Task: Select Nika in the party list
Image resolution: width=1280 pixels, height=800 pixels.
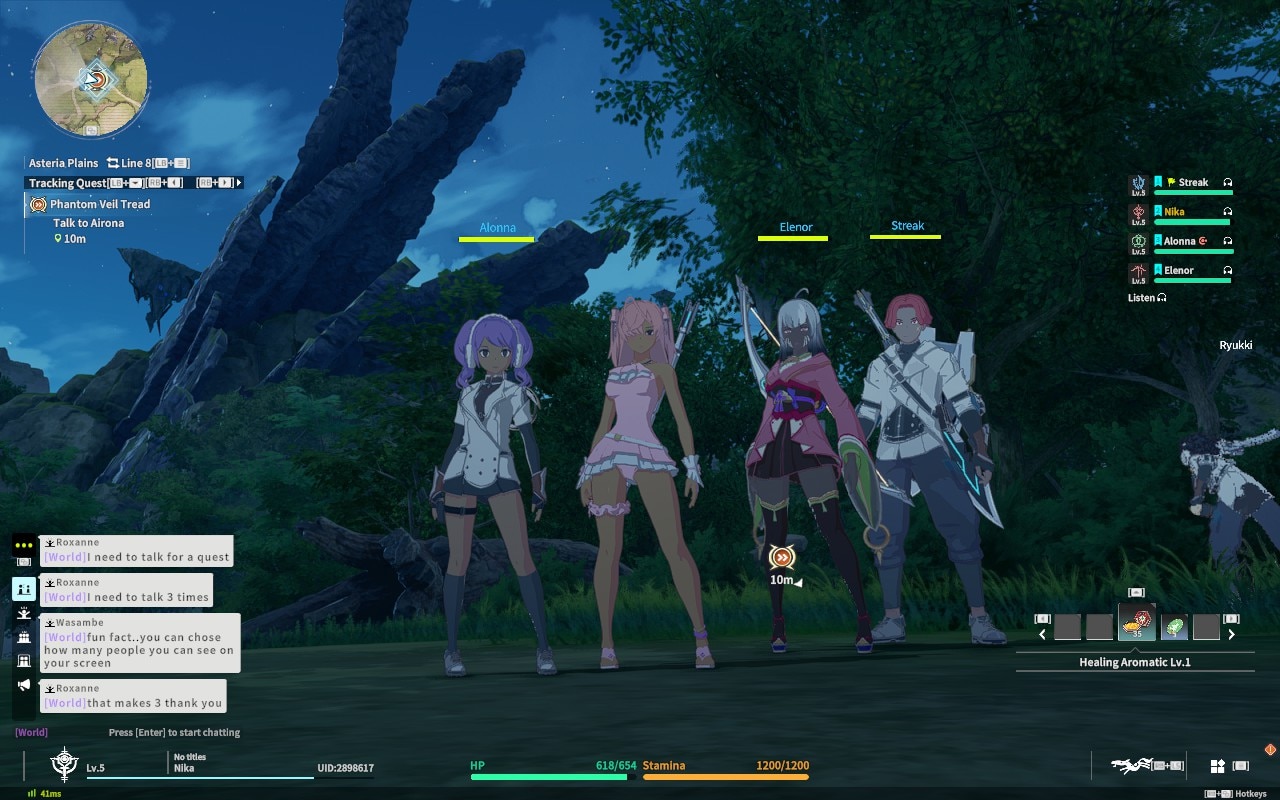Action: click(x=1174, y=212)
